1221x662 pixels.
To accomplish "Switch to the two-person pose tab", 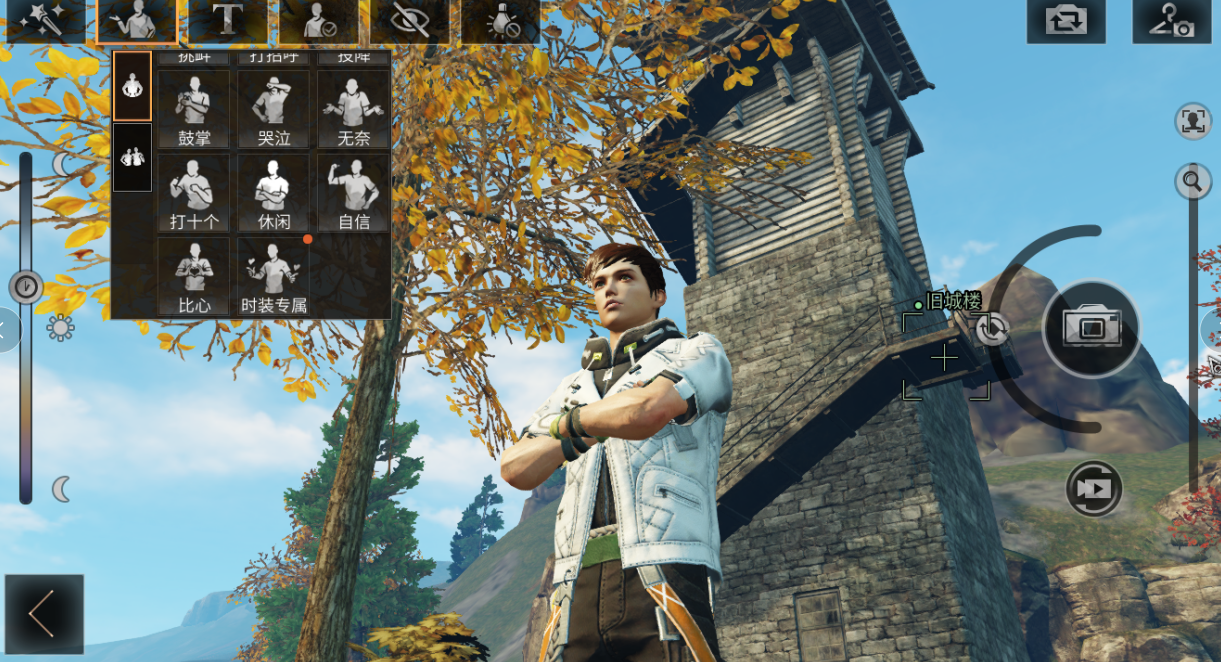I will (132, 157).
